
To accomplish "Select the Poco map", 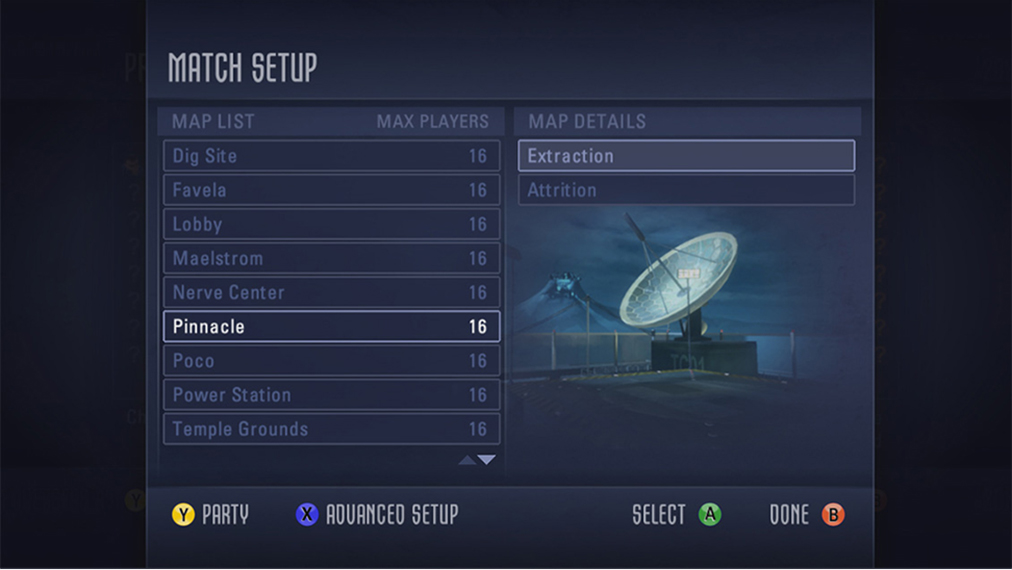I will point(331,361).
